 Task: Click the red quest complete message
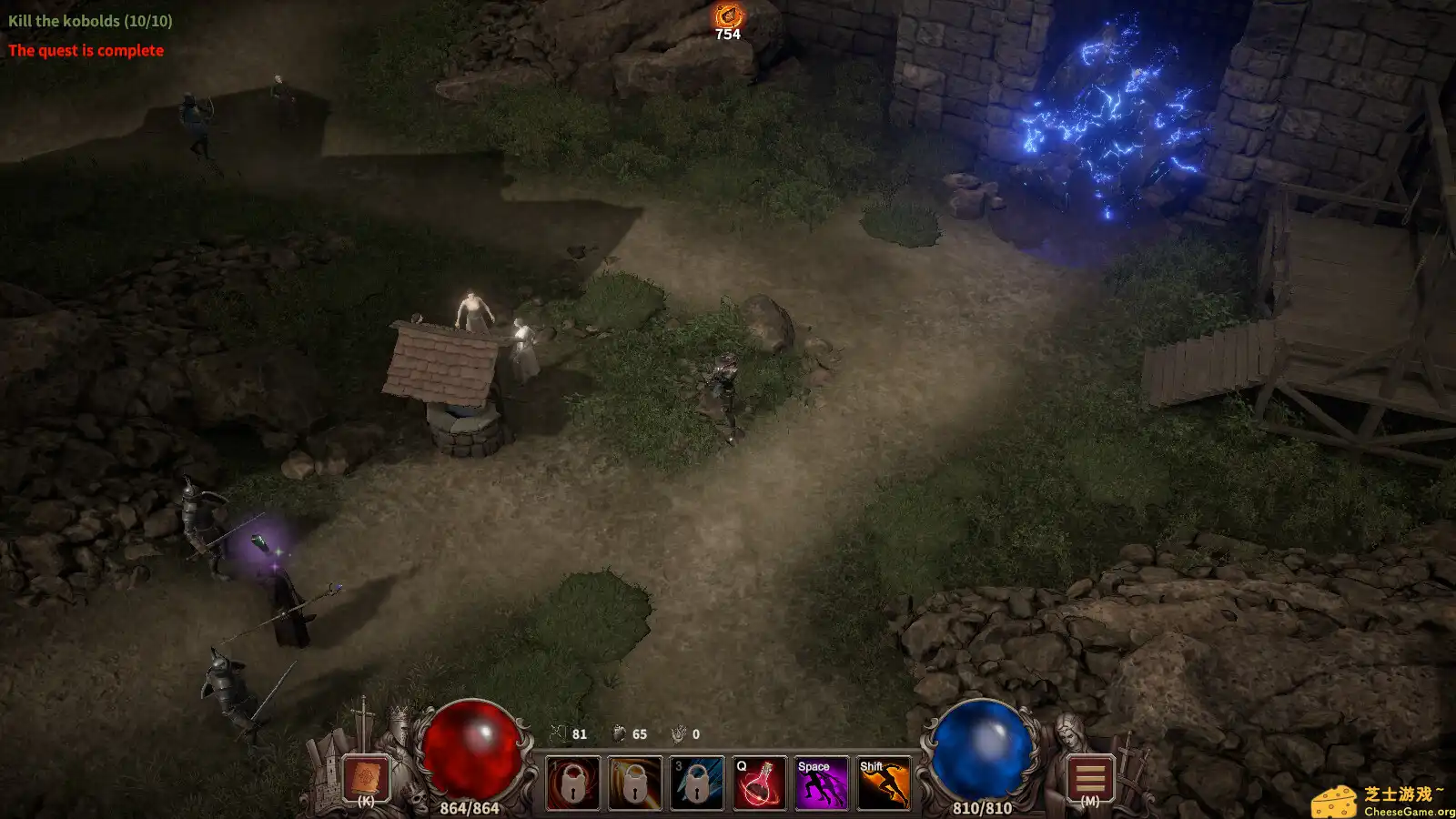pyautogui.click(x=85, y=51)
